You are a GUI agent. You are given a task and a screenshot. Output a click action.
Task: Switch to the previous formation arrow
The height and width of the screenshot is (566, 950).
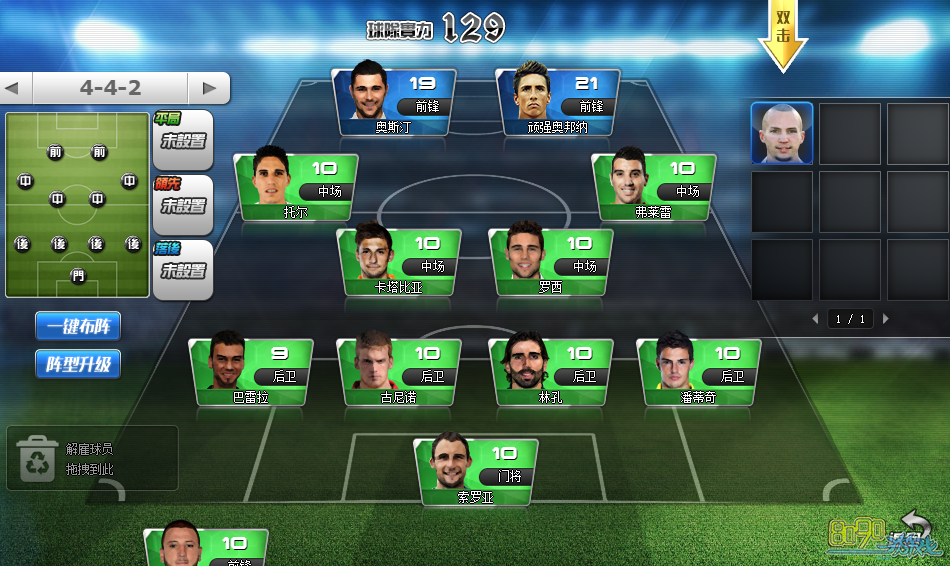pos(13,88)
